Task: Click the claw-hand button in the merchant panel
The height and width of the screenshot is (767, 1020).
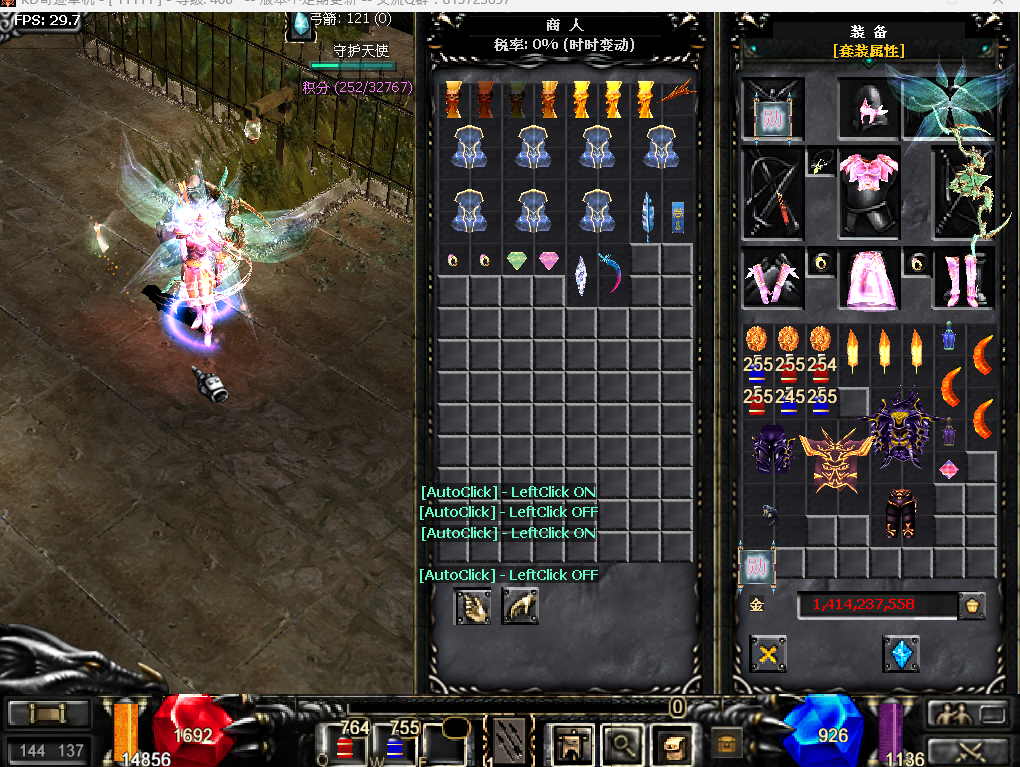Action: [520, 606]
